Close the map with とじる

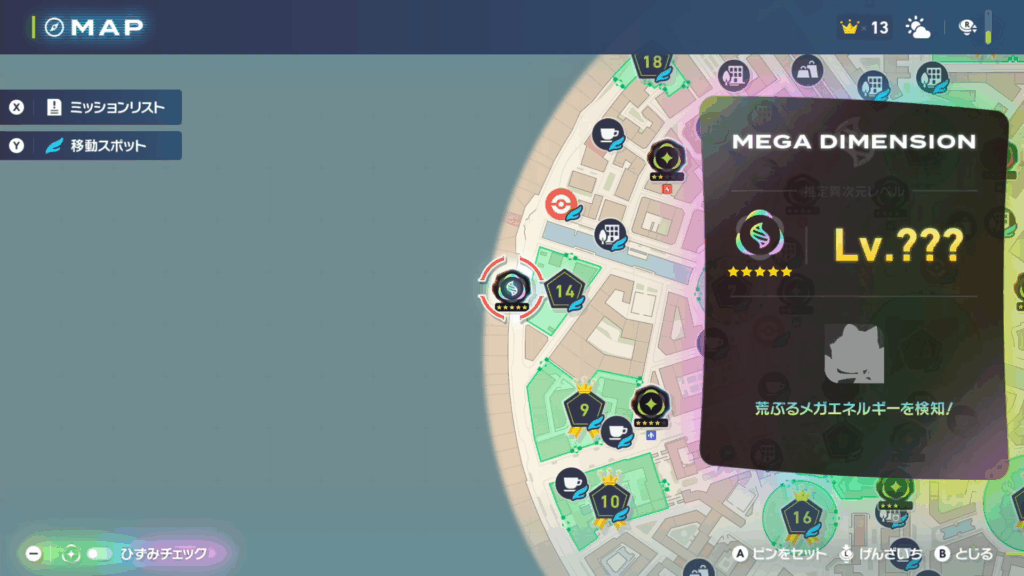pyautogui.click(x=964, y=553)
